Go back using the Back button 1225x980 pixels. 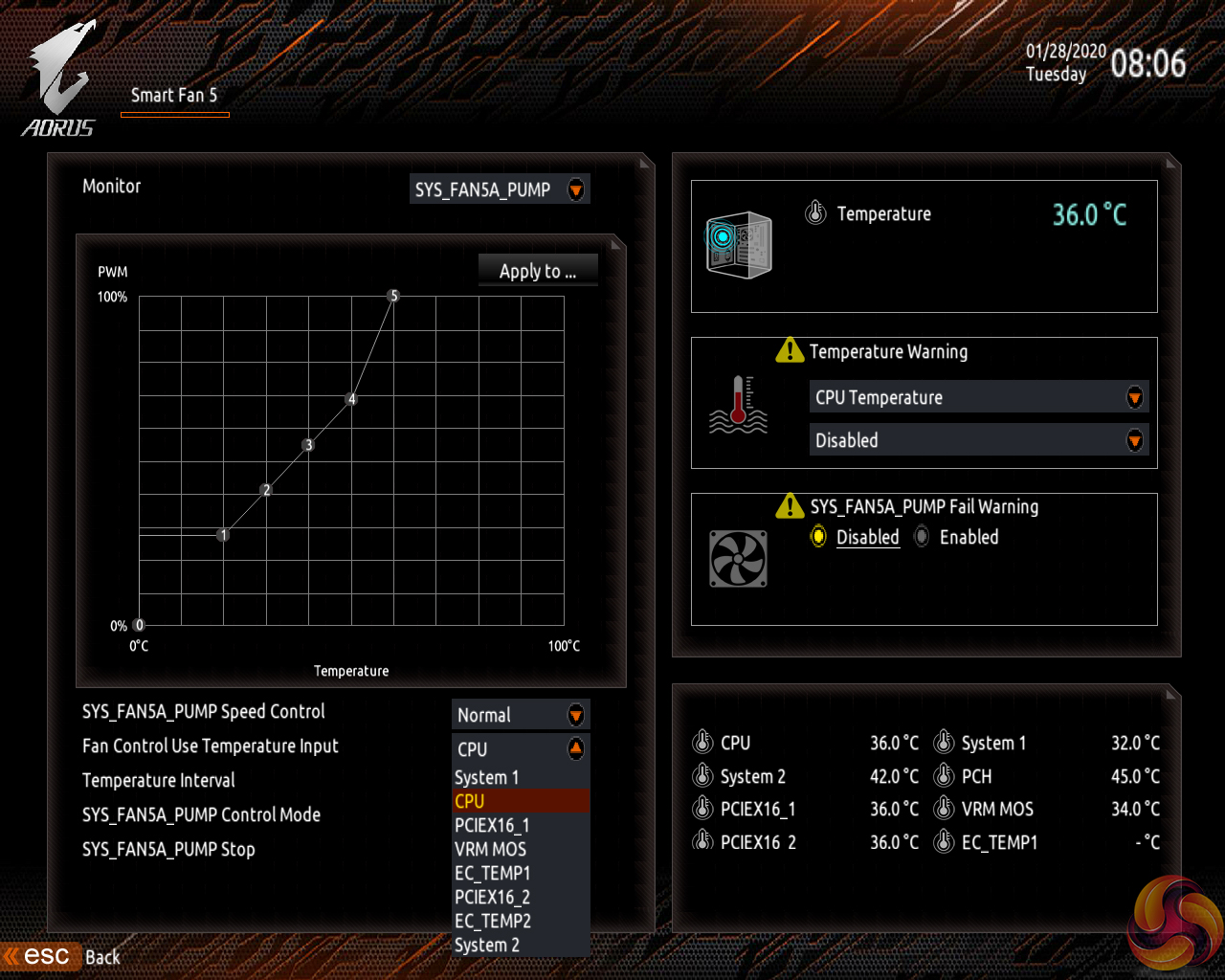pos(102,957)
